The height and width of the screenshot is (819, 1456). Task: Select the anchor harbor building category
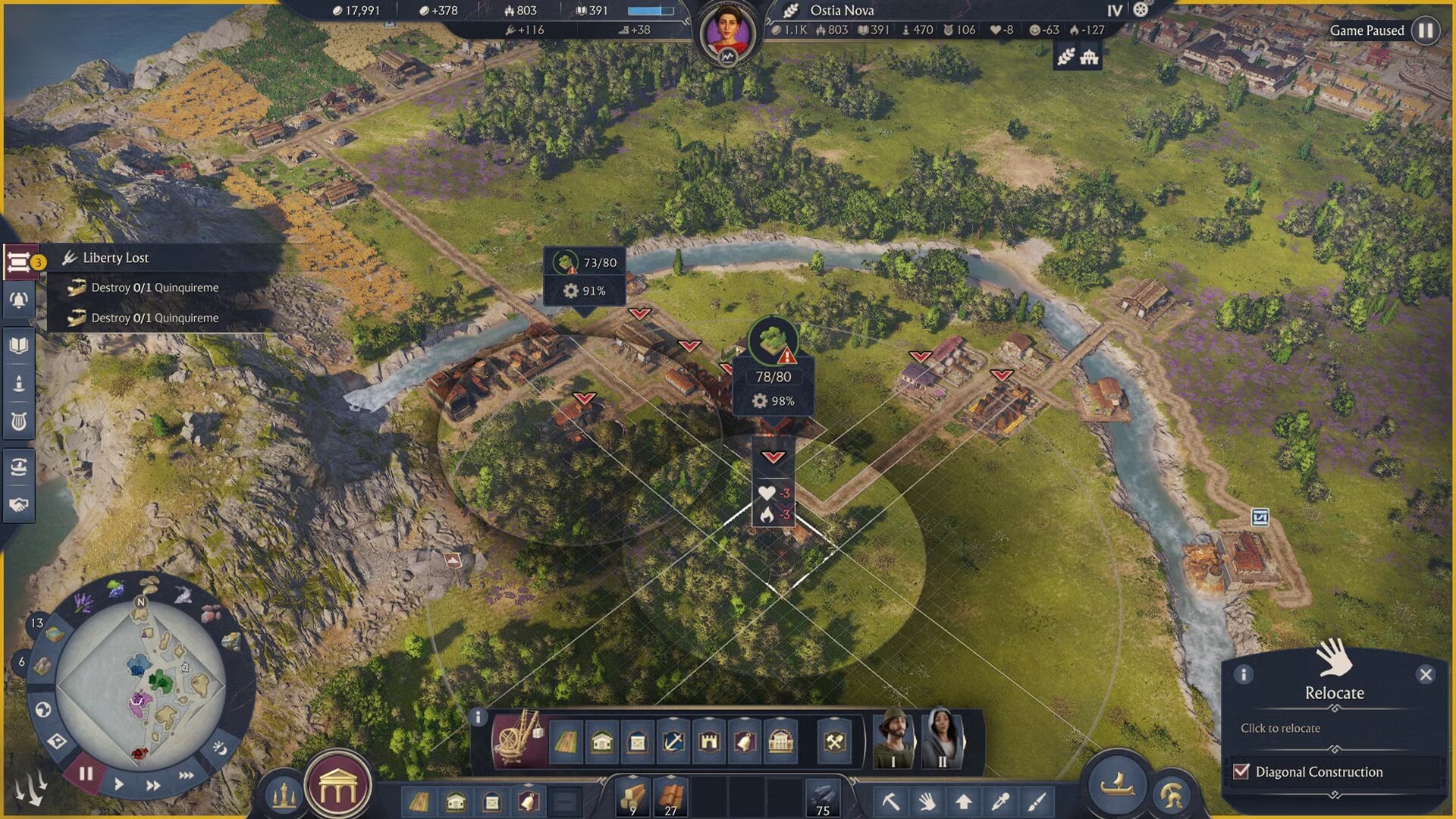(x=673, y=741)
